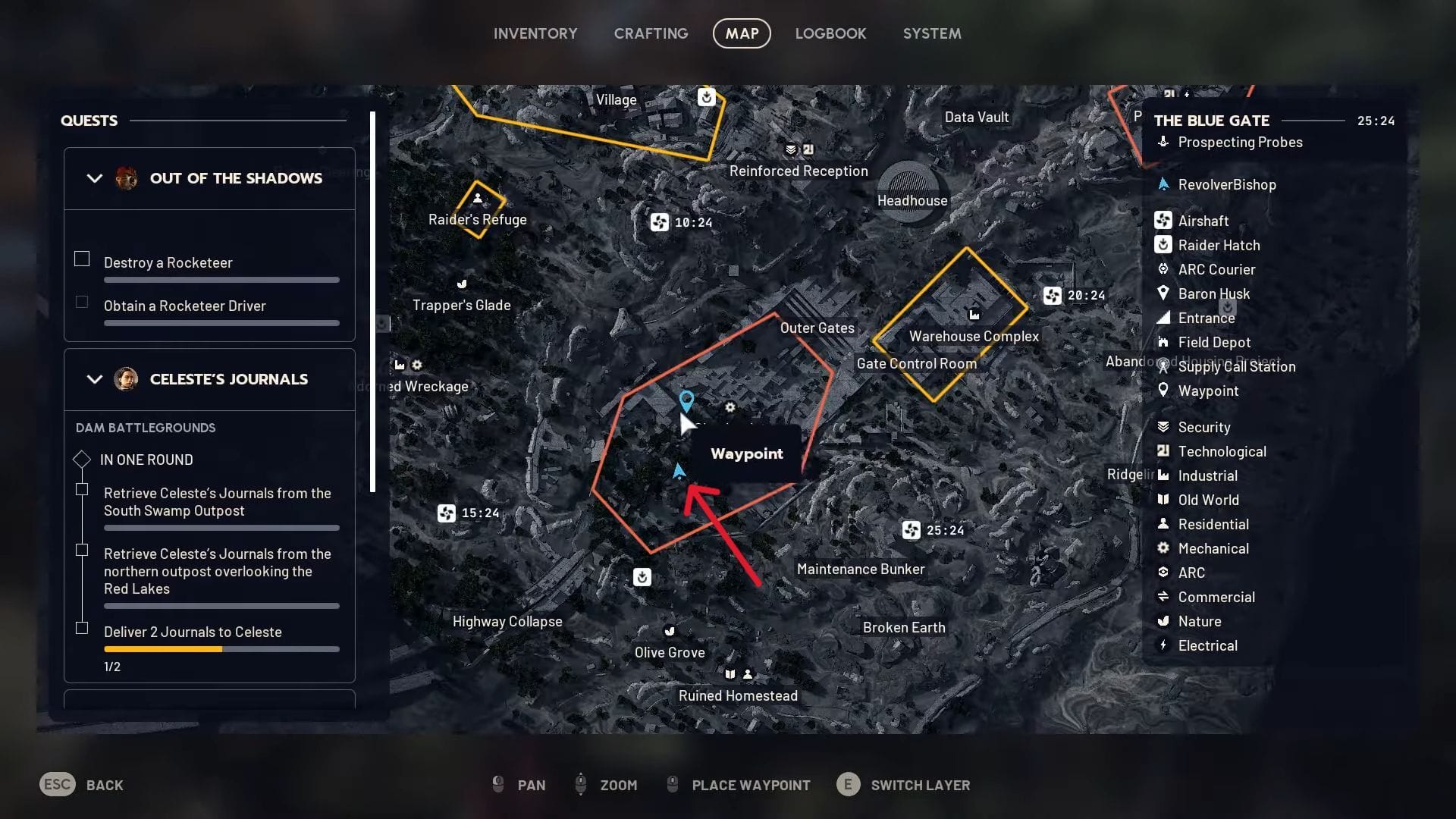Viewport: 1456px width, 819px height.
Task: Select the Airshaft legend icon
Action: coord(1164,220)
